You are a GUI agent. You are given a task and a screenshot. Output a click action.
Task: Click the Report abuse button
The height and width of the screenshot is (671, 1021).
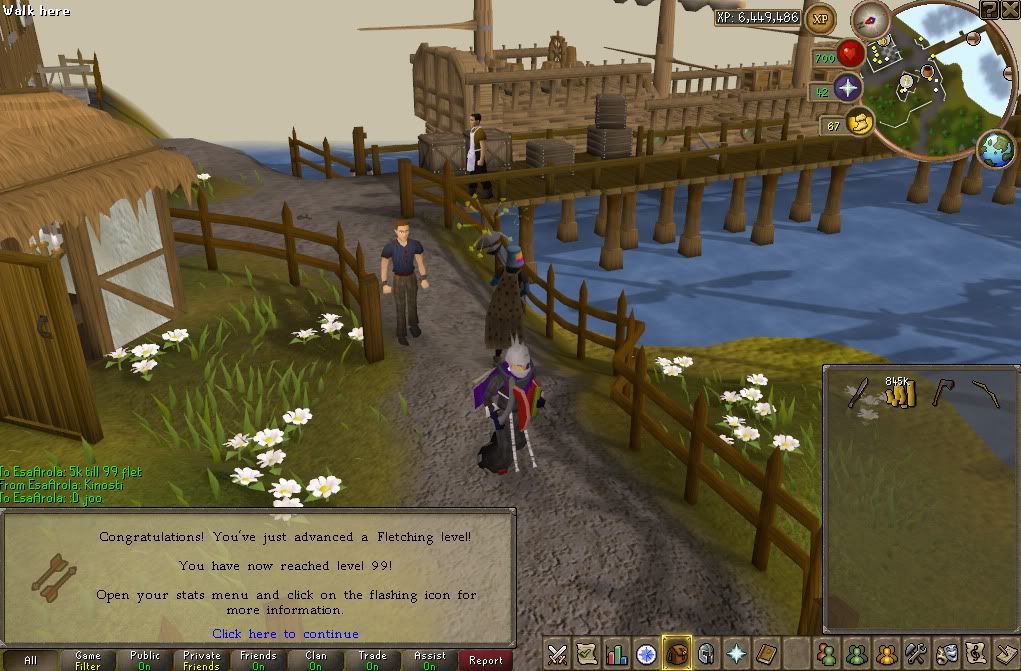486,660
